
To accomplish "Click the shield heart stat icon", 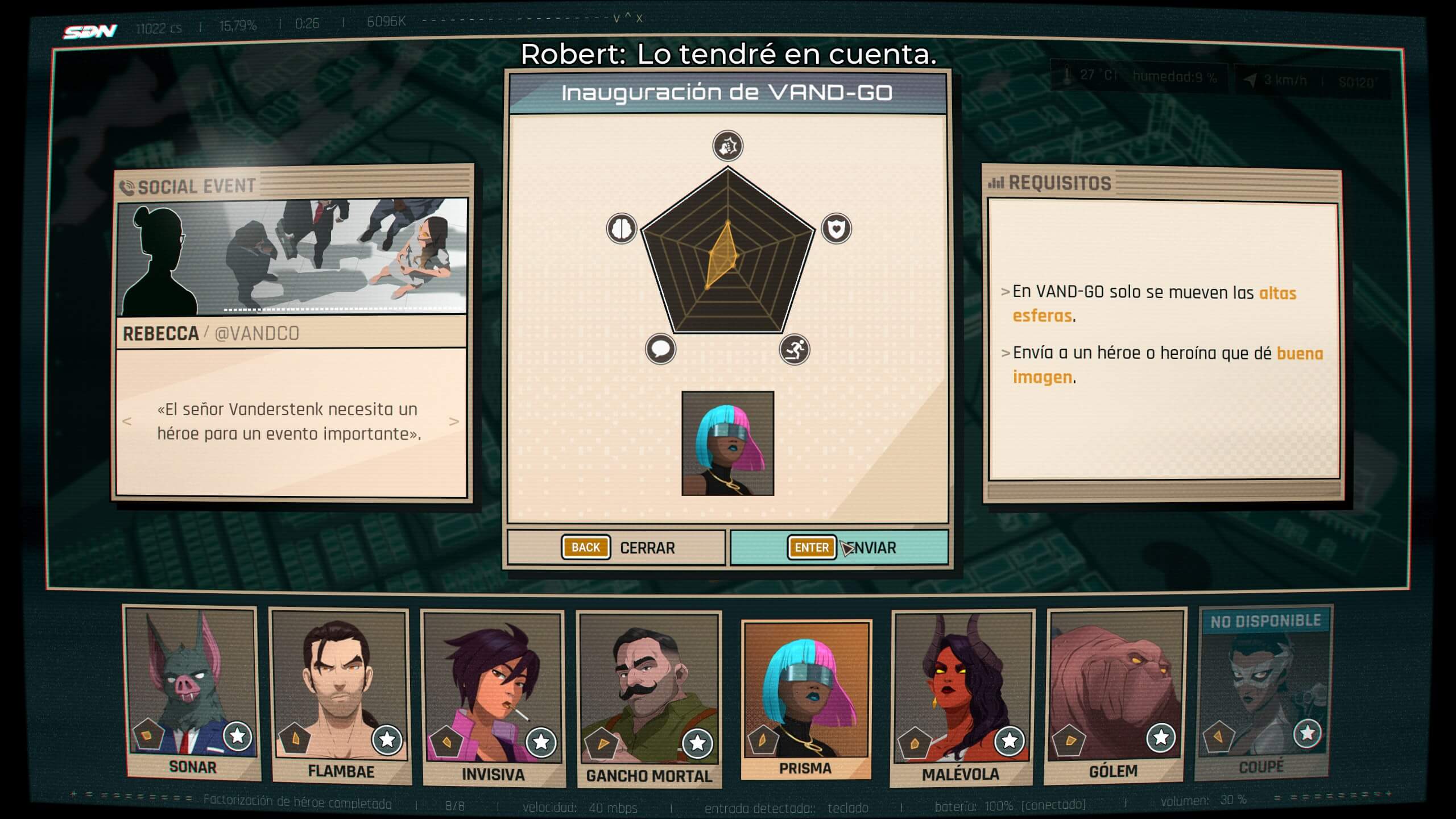I will coord(836,229).
